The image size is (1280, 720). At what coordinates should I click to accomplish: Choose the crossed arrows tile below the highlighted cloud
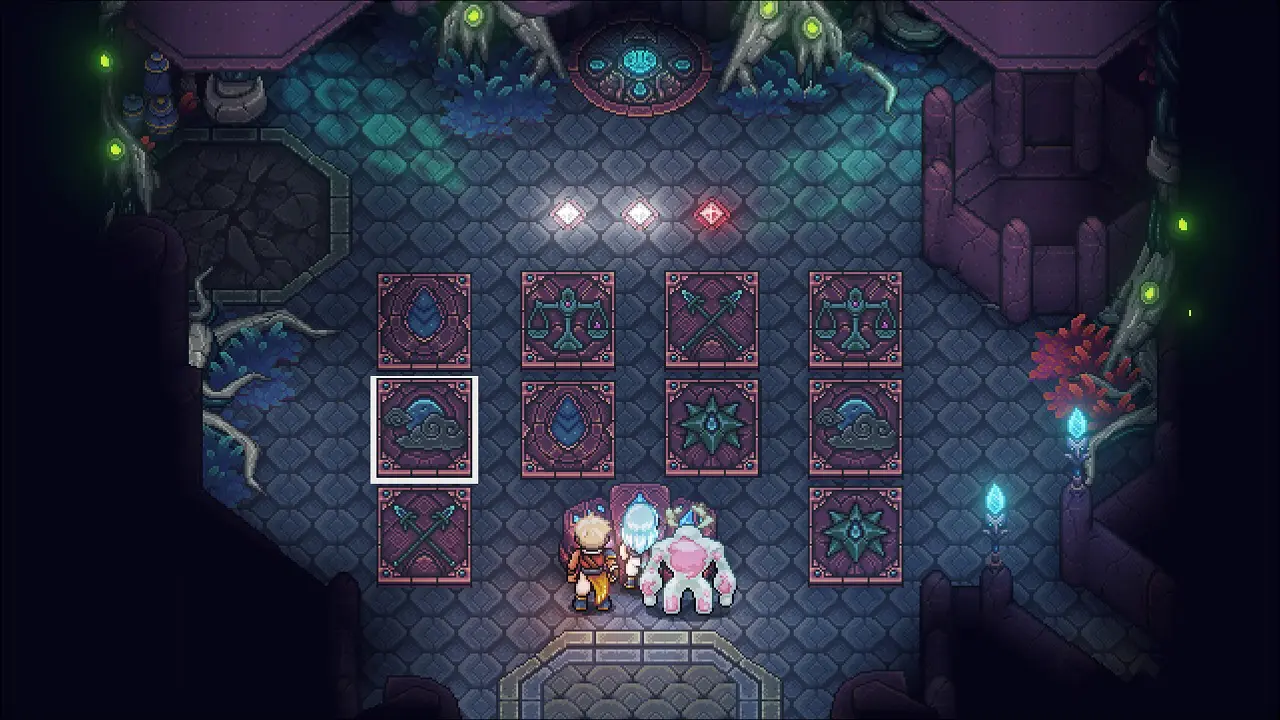pyautogui.click(x=424, y=536)
